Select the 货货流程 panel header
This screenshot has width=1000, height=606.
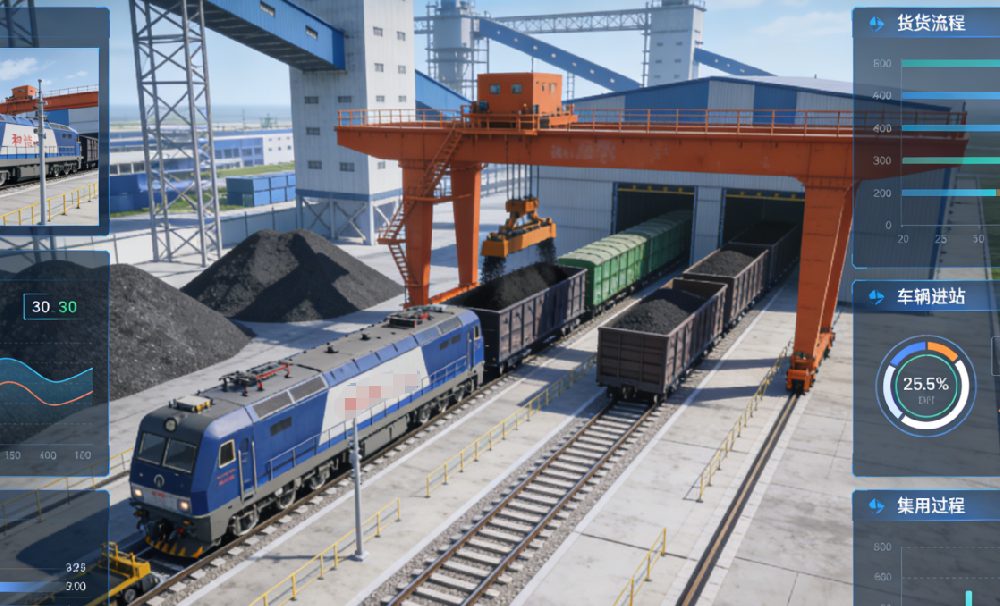(930, 24)
